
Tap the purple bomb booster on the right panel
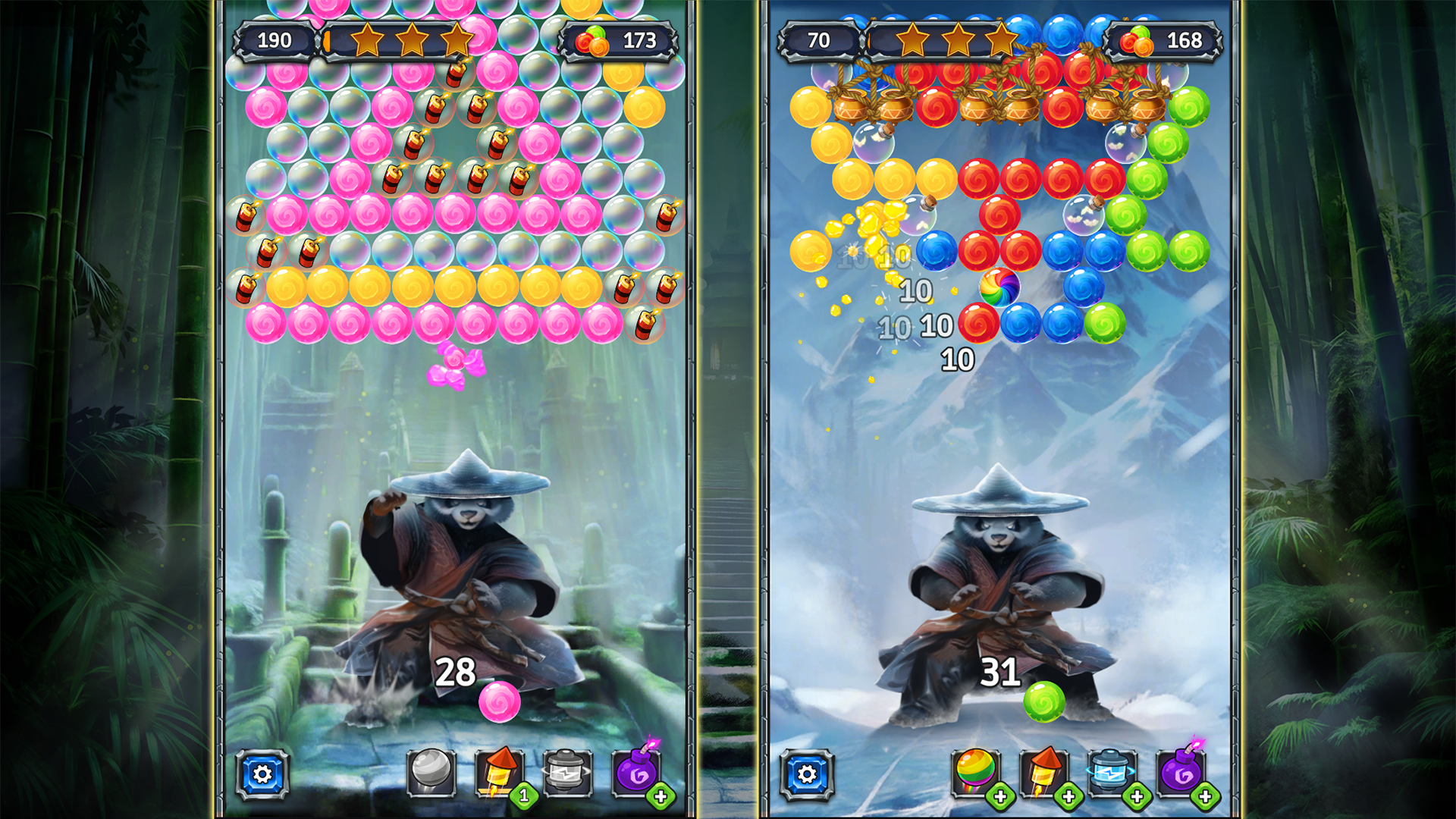(1179, 772)
